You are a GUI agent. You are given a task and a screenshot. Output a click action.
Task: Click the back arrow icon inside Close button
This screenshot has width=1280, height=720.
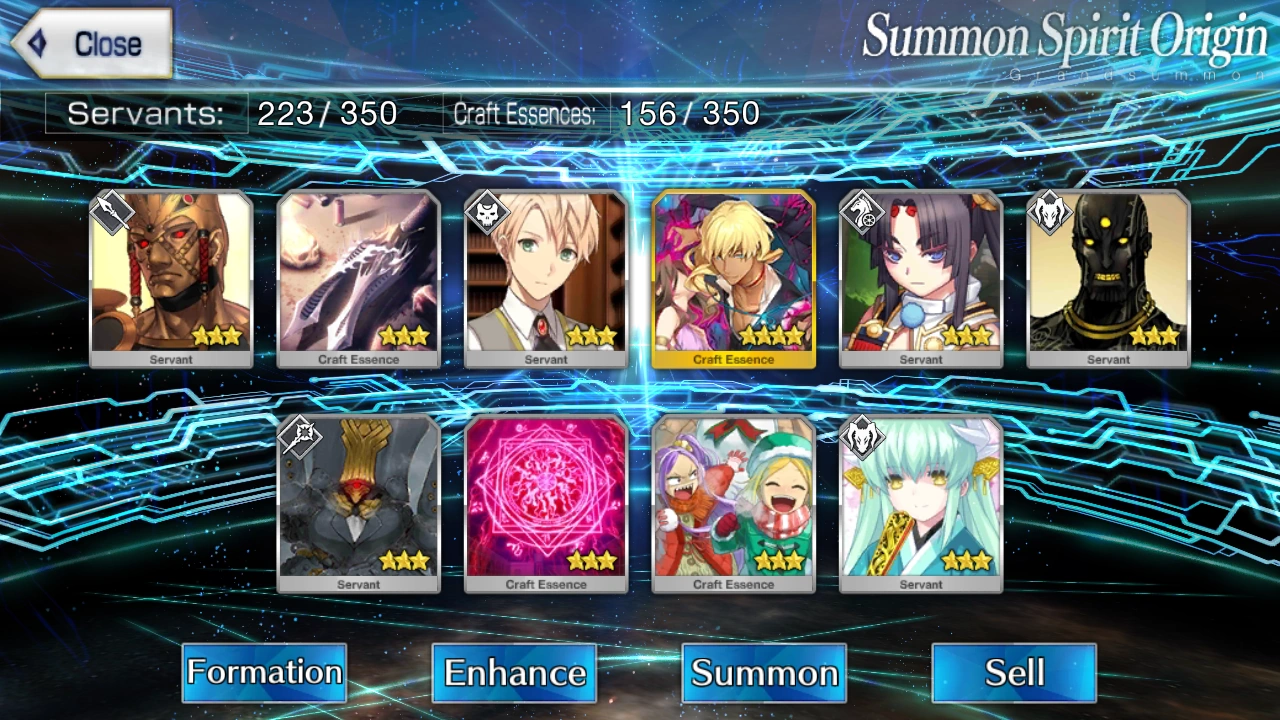(x=38, y=42)
